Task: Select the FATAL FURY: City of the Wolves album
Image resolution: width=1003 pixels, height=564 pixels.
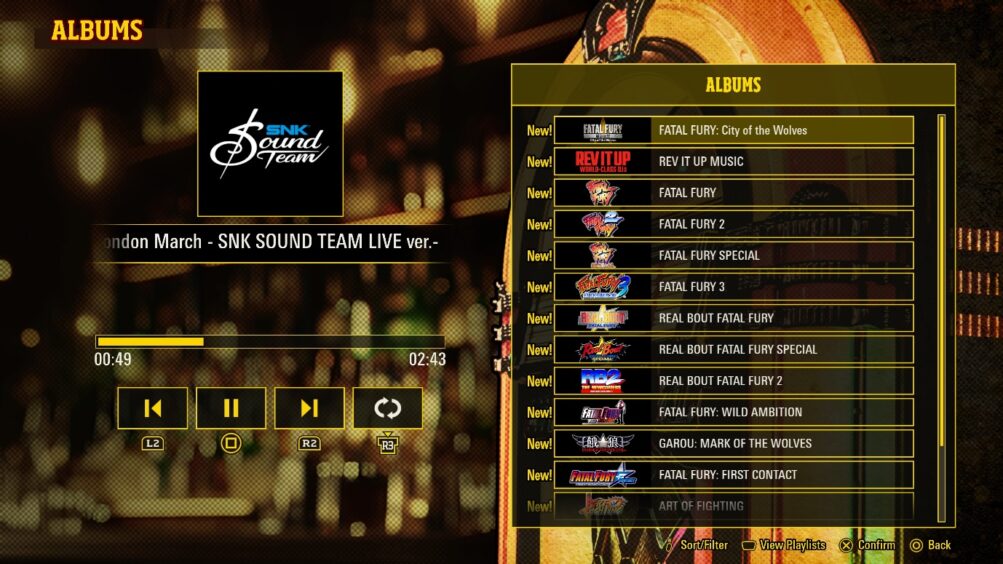Action: (733, 130)
